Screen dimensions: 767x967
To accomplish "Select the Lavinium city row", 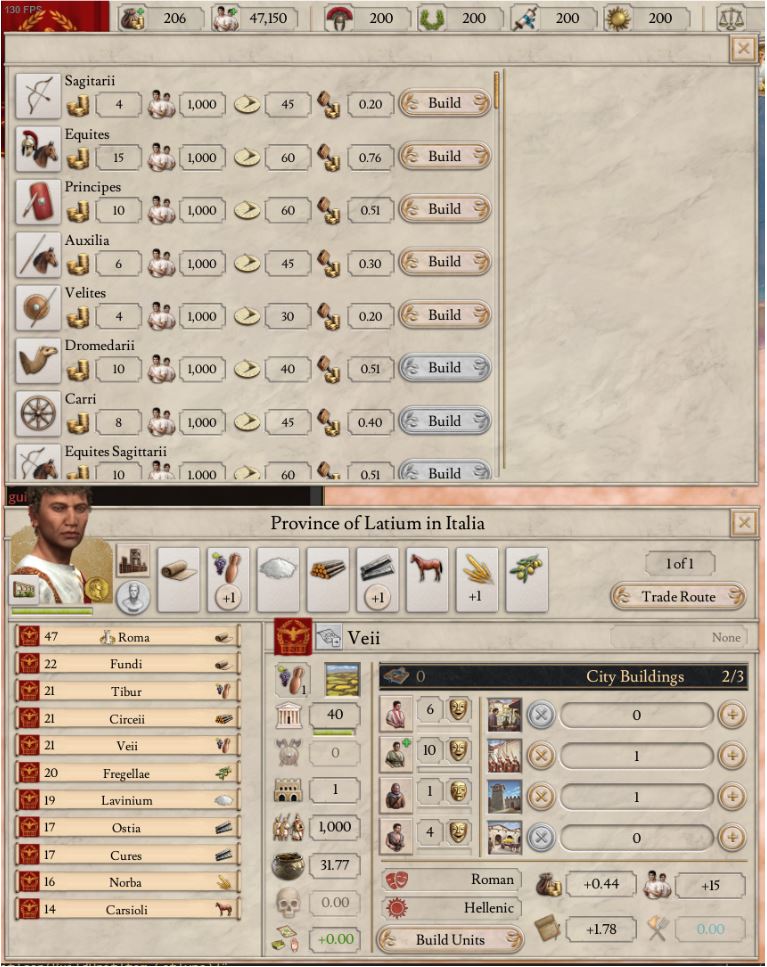I will tap(128, 801).
